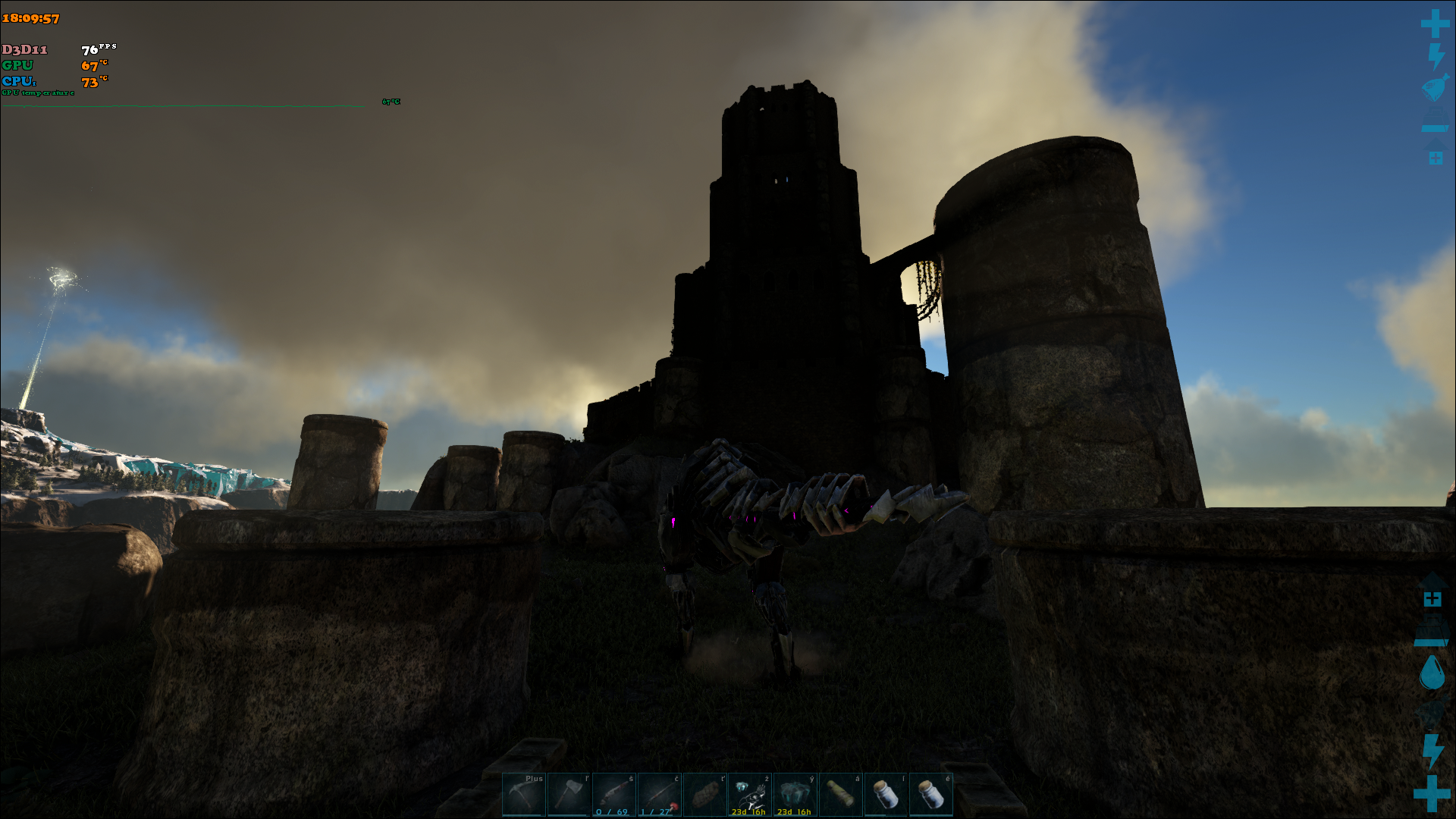Choose the cryopod slot without a creature icon
This screenshot has width=1456, height=819.
[x=795, y=795]
